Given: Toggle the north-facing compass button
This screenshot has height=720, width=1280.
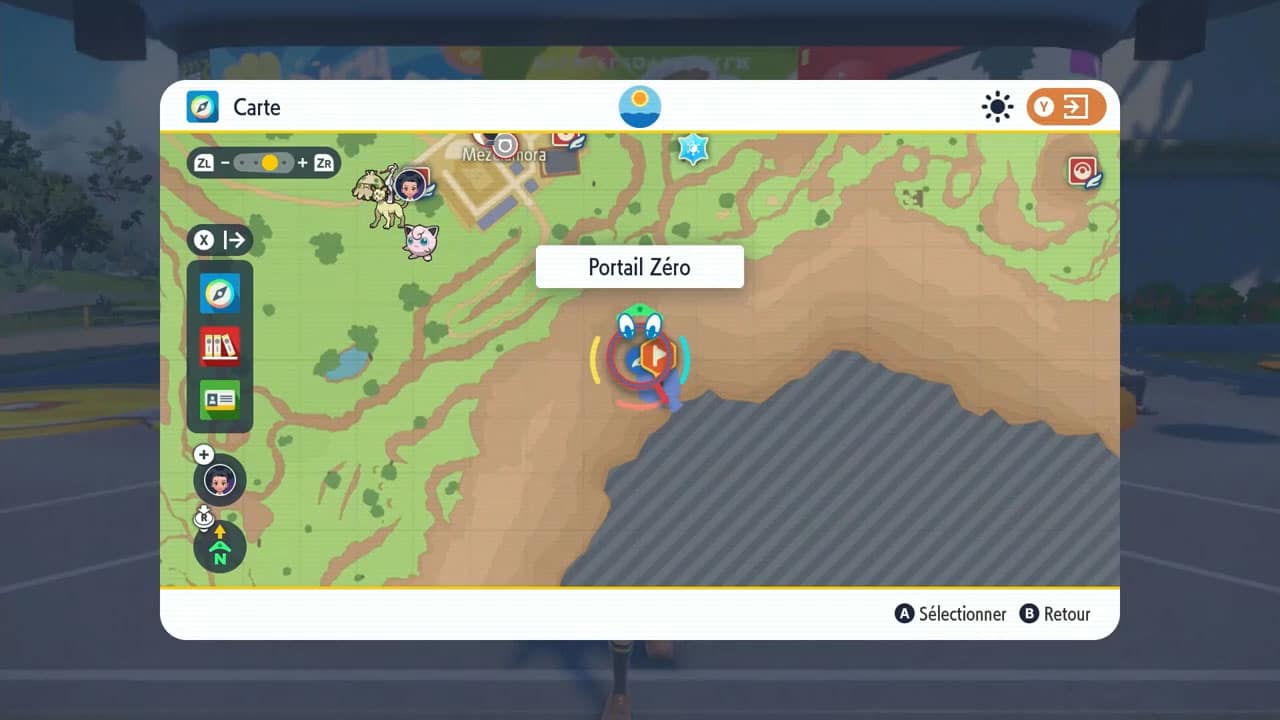Looking at the screenshot, I should click(220, 547).
